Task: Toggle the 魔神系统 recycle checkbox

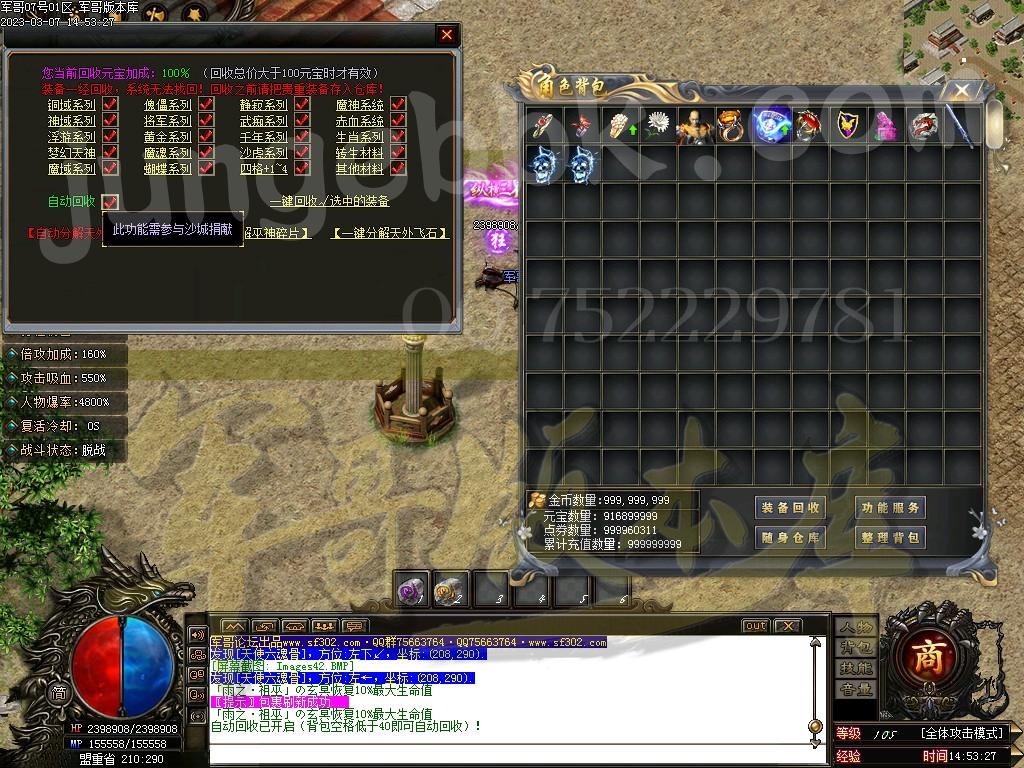Action: tap(398, 104)
